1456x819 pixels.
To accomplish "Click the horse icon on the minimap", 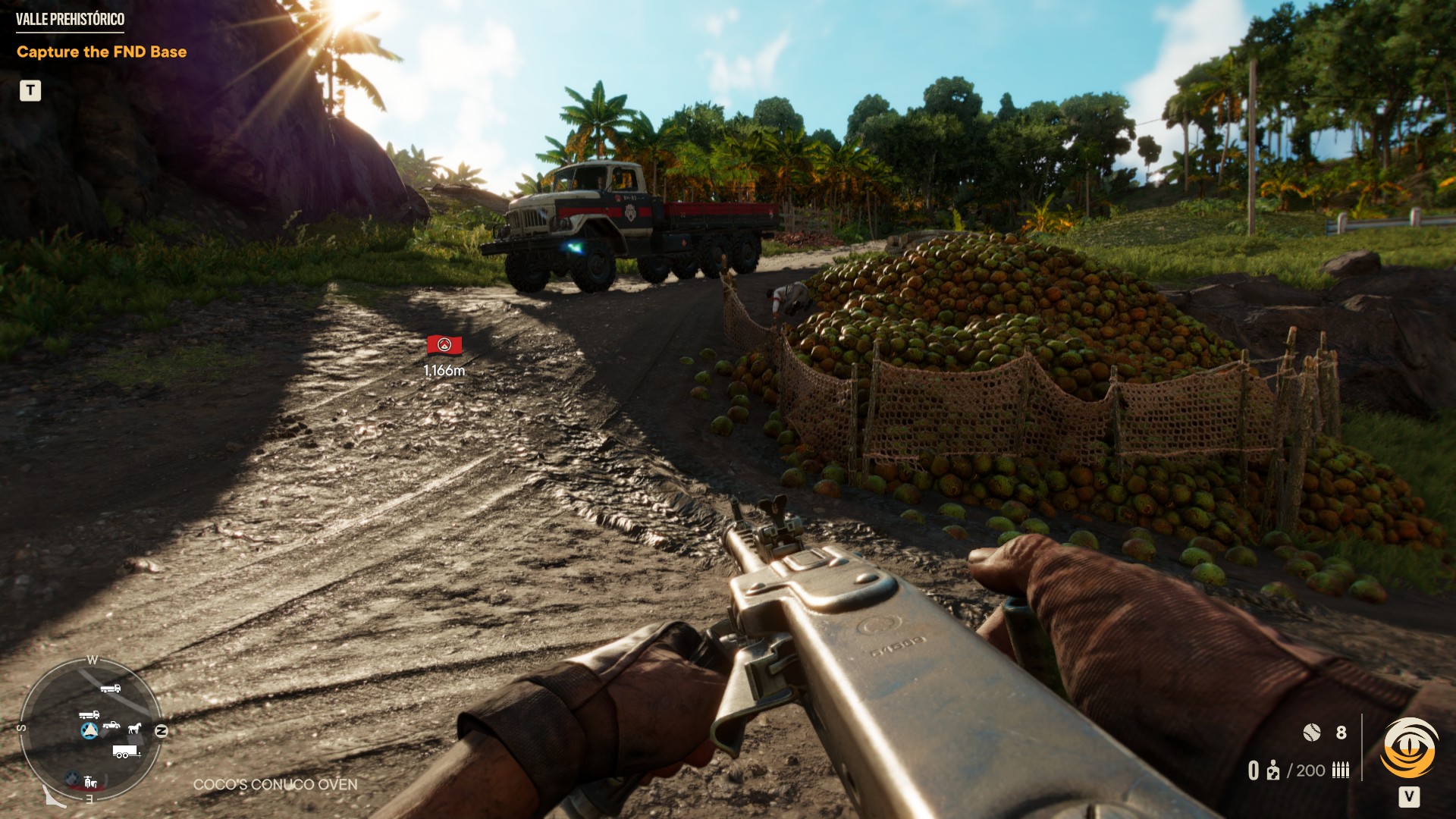I will tap(135, 728).
